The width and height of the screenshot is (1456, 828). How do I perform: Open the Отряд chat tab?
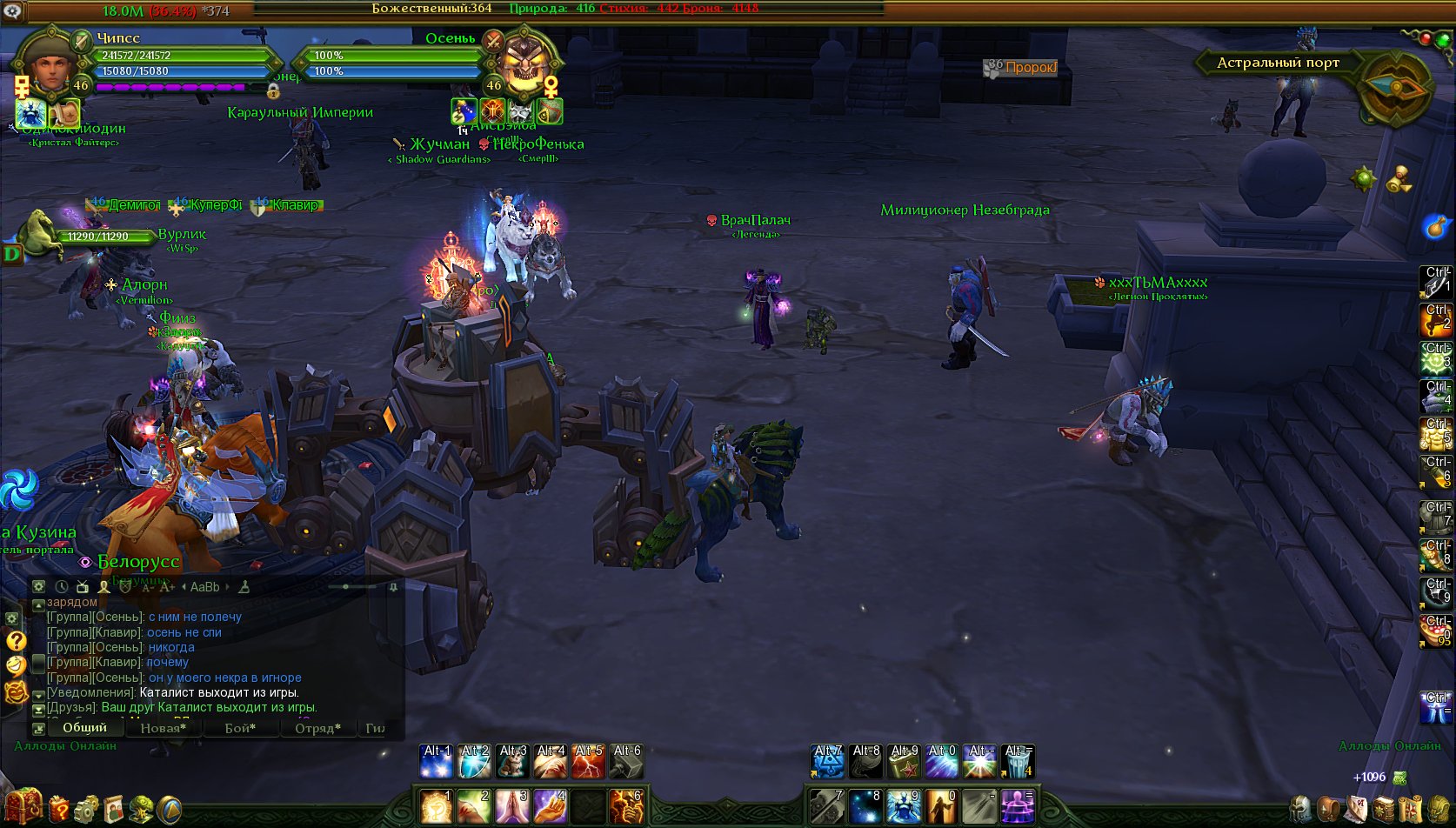tap(317, 728)
